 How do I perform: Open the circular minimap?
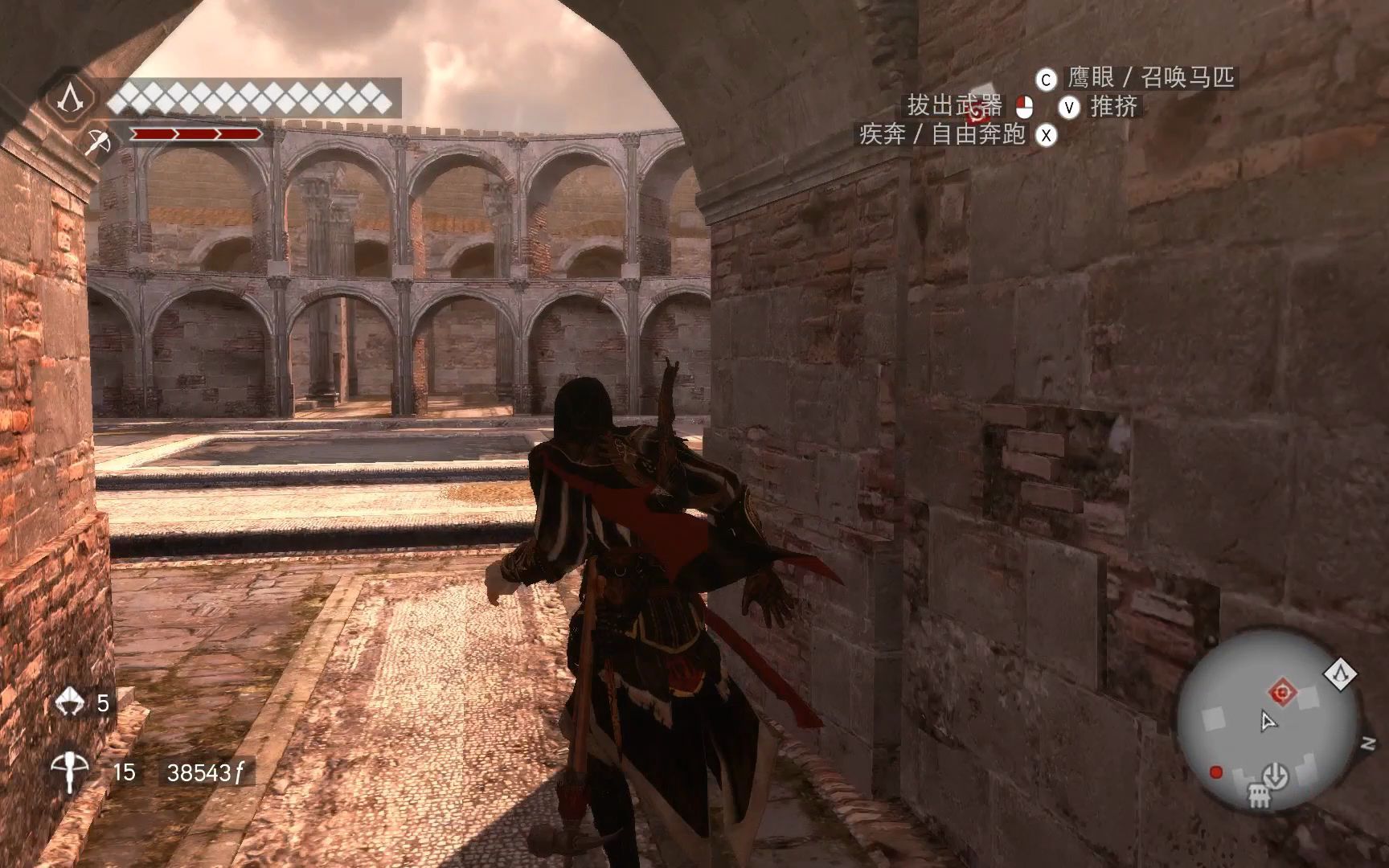[1268, 720]
